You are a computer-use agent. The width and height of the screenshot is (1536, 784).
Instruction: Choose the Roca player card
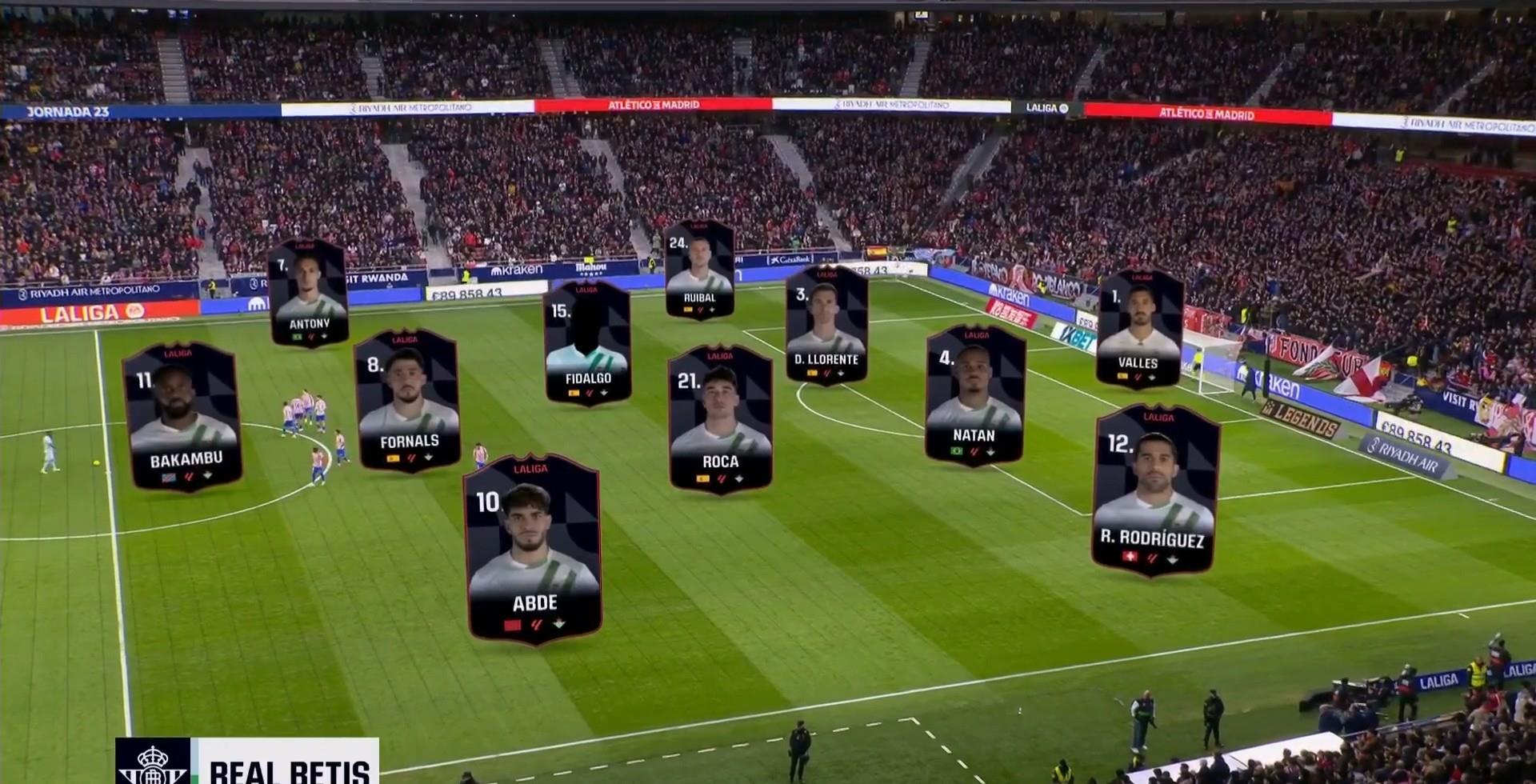pos(720,420)
